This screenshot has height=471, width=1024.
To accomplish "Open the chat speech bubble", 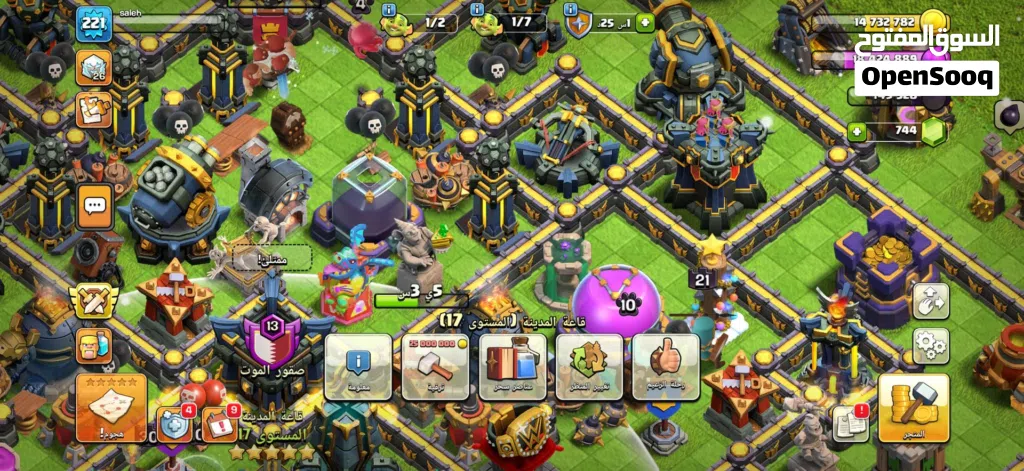I will 95,207.
